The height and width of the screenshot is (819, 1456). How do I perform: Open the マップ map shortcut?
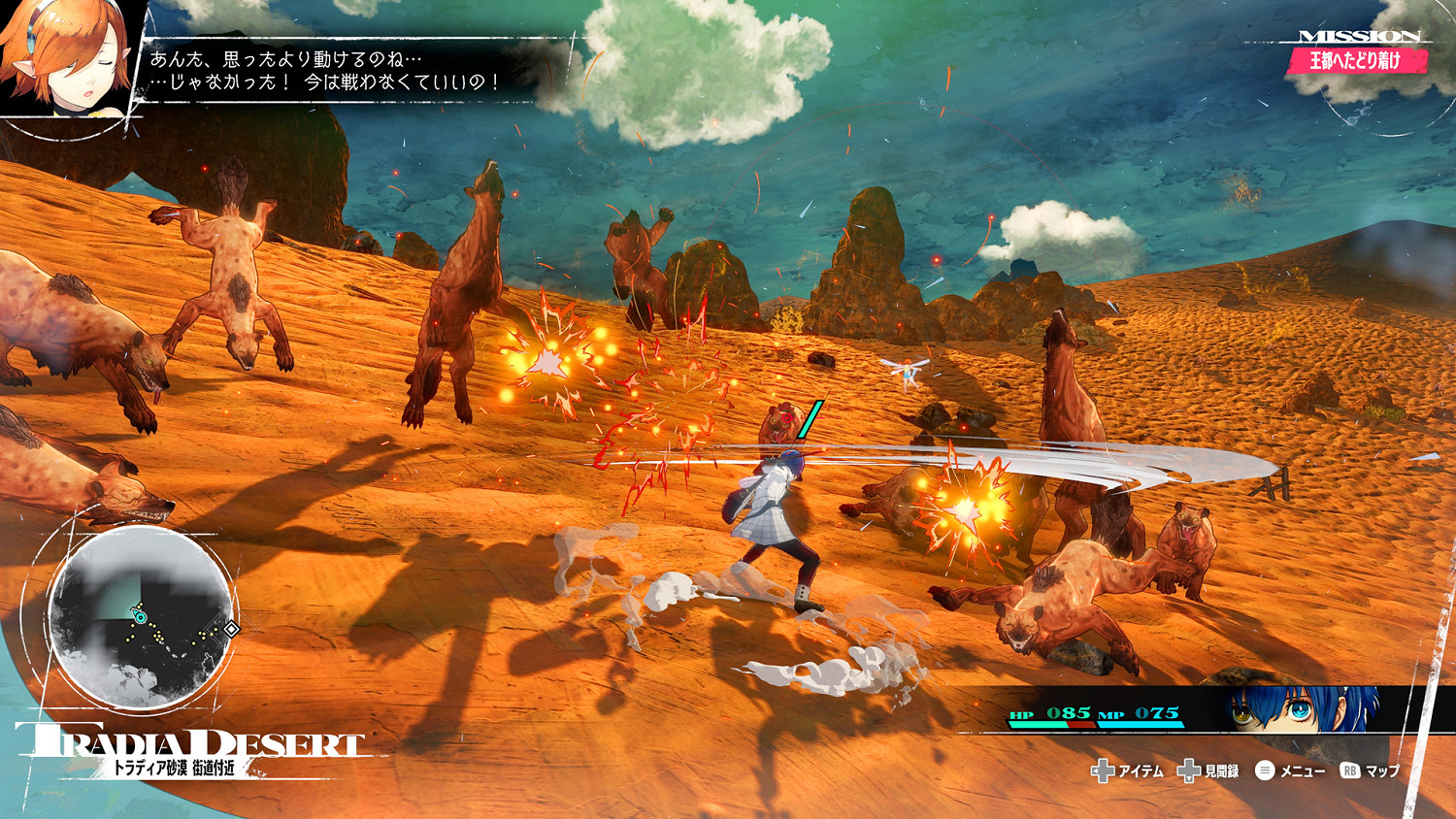pos(1371,771)
